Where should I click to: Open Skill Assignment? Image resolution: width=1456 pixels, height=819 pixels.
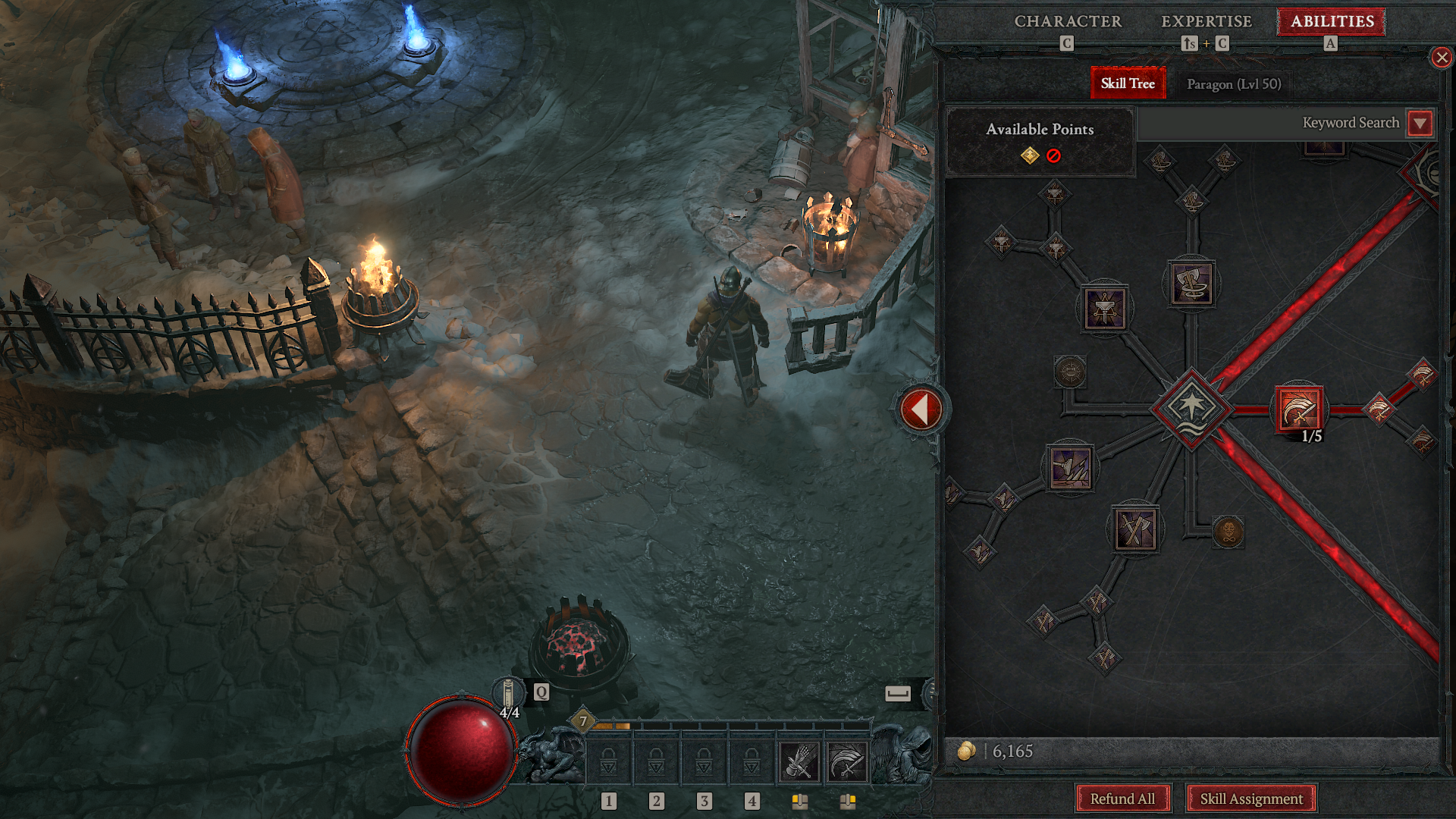(x=1251, y=799)
